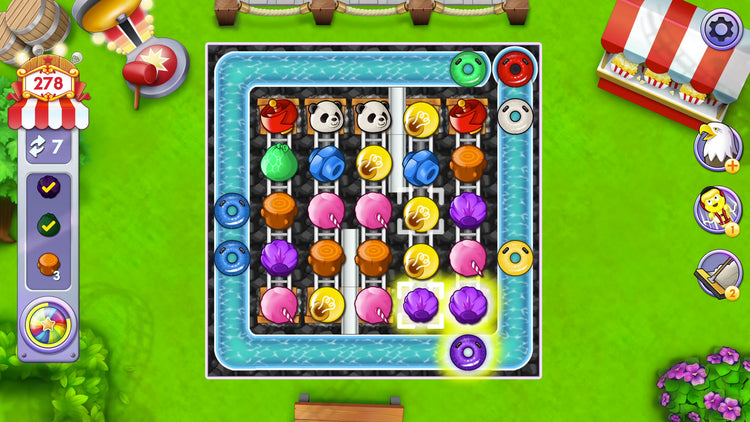Image resolution: width=750 pixels, height=422 pixels.
Task: Choose the red ring on the conveyor
Action: [516, 68]
